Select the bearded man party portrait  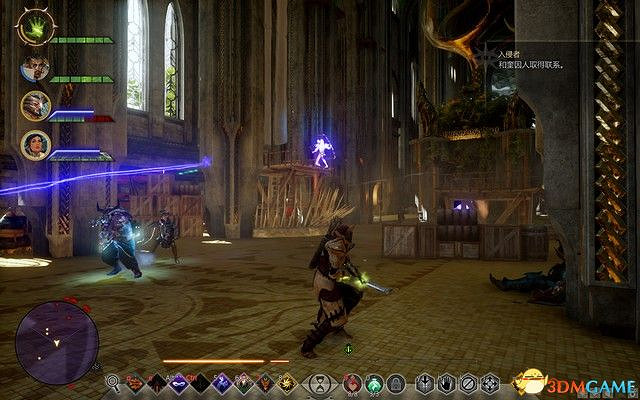[x=33, y=68]
